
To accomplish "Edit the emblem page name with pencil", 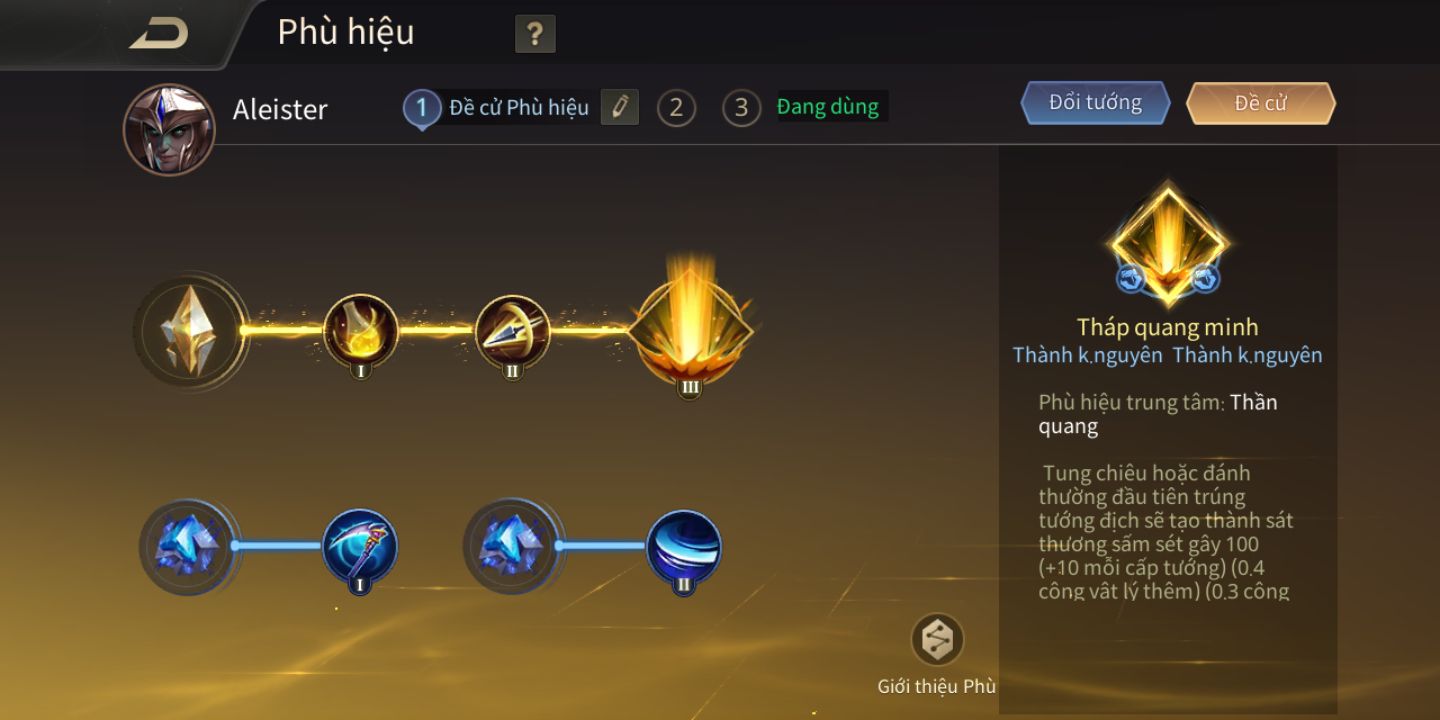I will coord(619,107).
